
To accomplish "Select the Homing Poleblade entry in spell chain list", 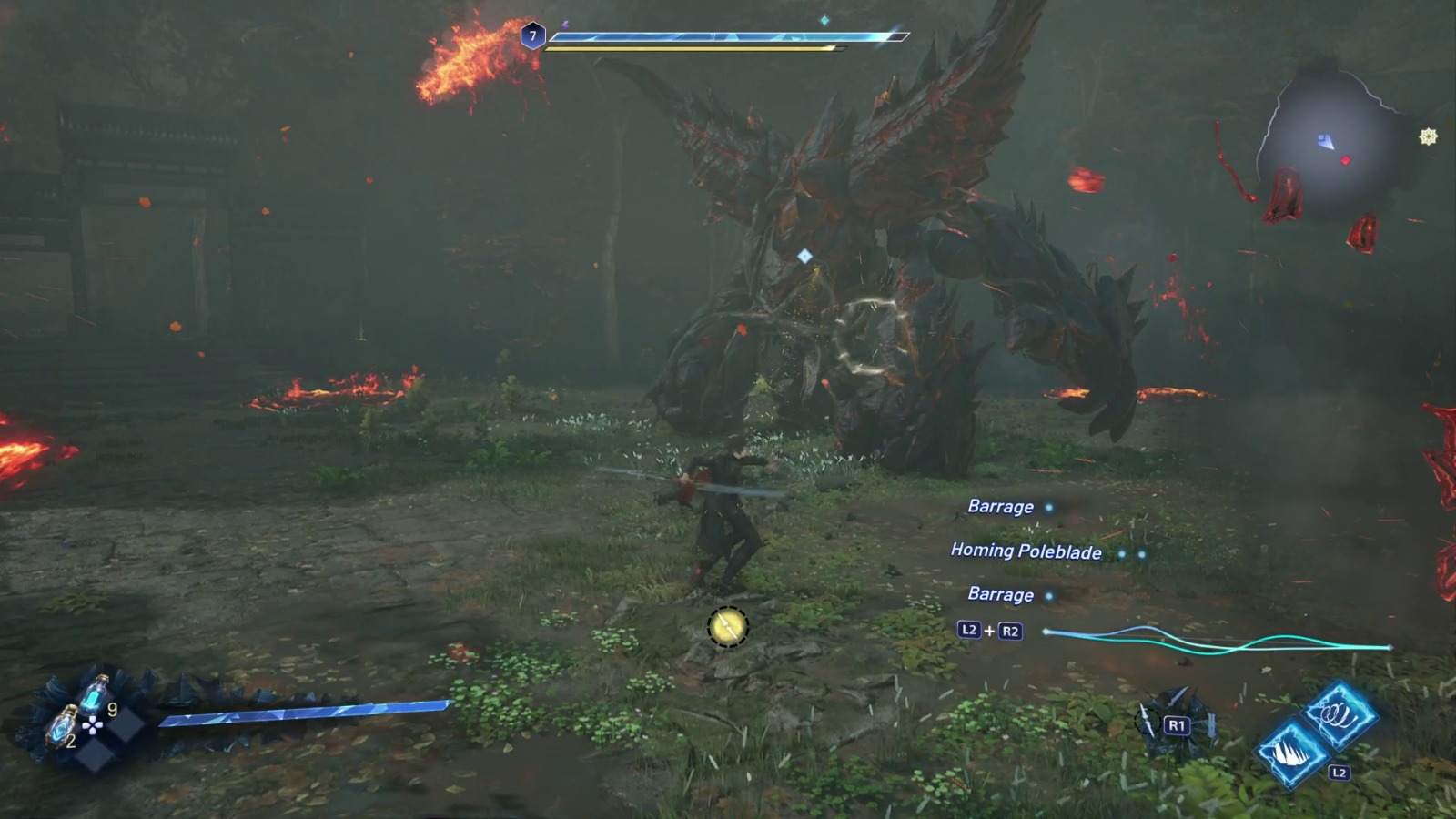I will pyautogui.click(x=1026, y=552).
